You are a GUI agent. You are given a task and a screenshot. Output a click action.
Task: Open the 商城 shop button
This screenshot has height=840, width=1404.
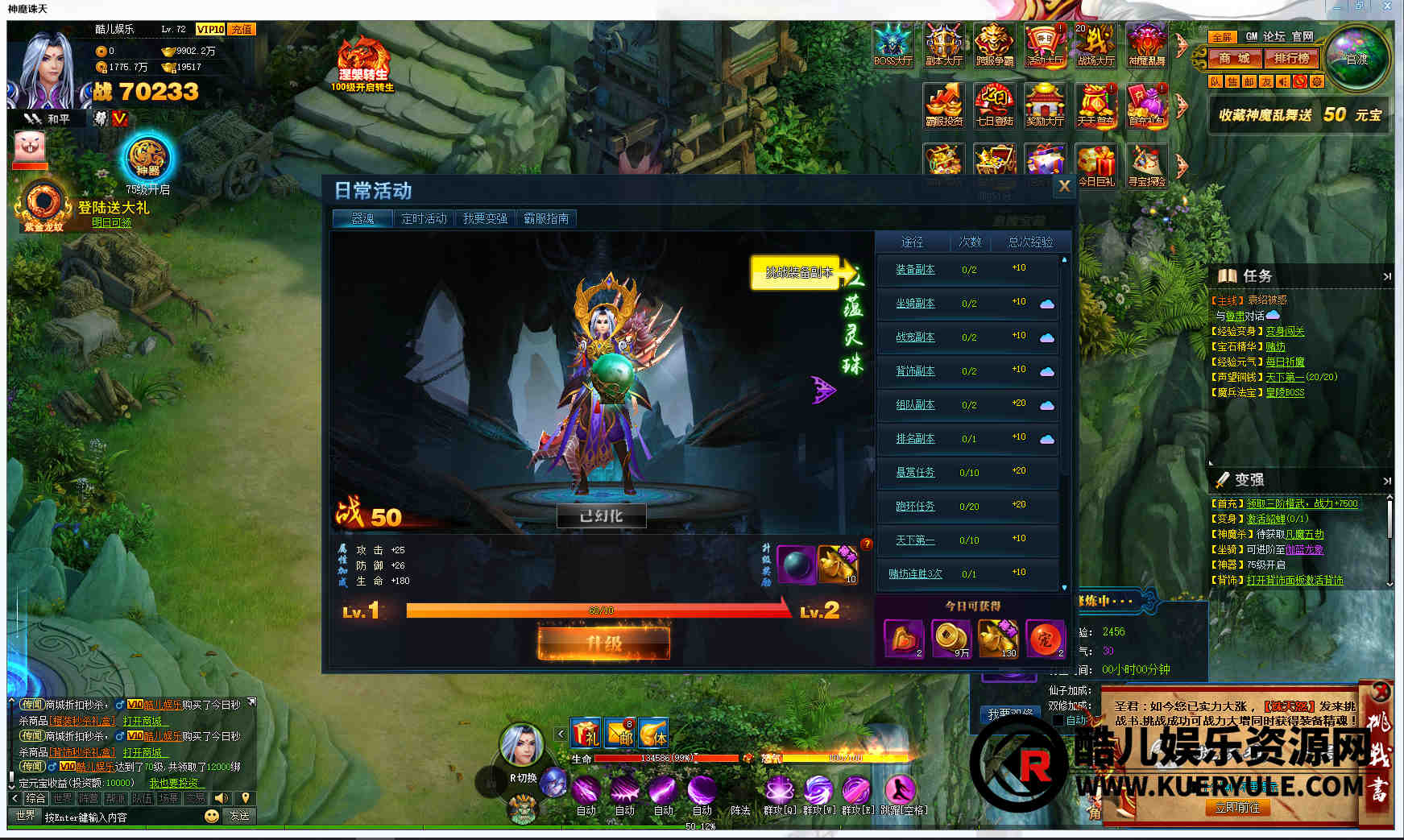coord(1233,58)
